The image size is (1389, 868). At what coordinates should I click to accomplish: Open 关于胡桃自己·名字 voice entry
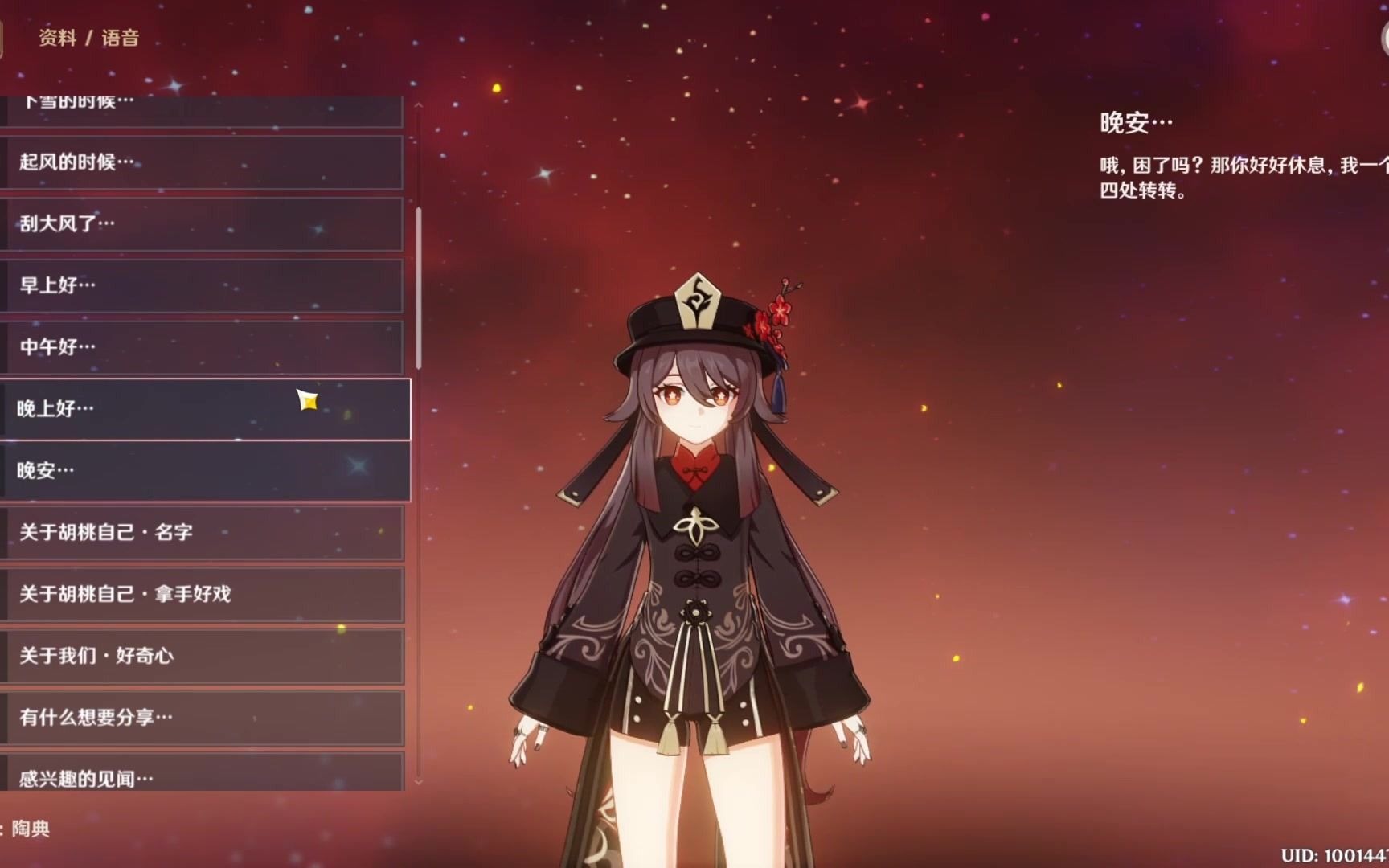pos(201,532)
